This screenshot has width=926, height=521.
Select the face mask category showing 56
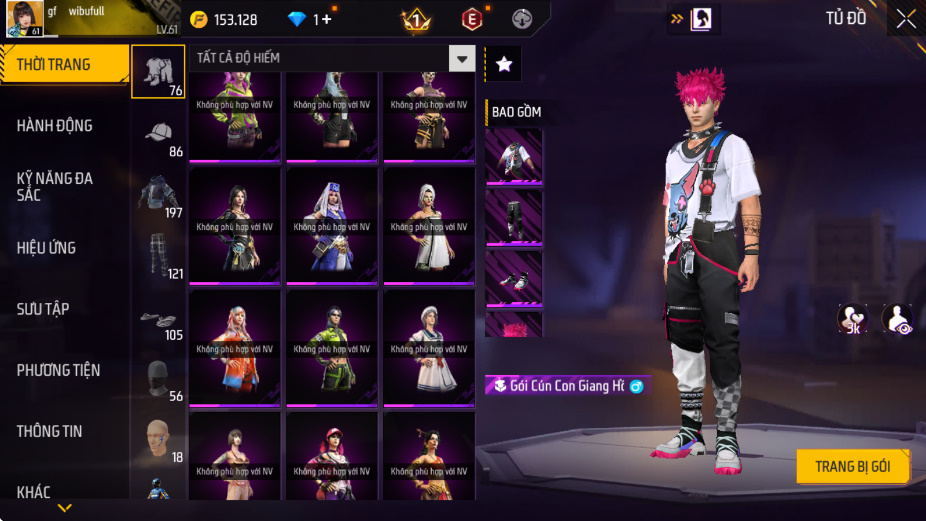point(158,378)
